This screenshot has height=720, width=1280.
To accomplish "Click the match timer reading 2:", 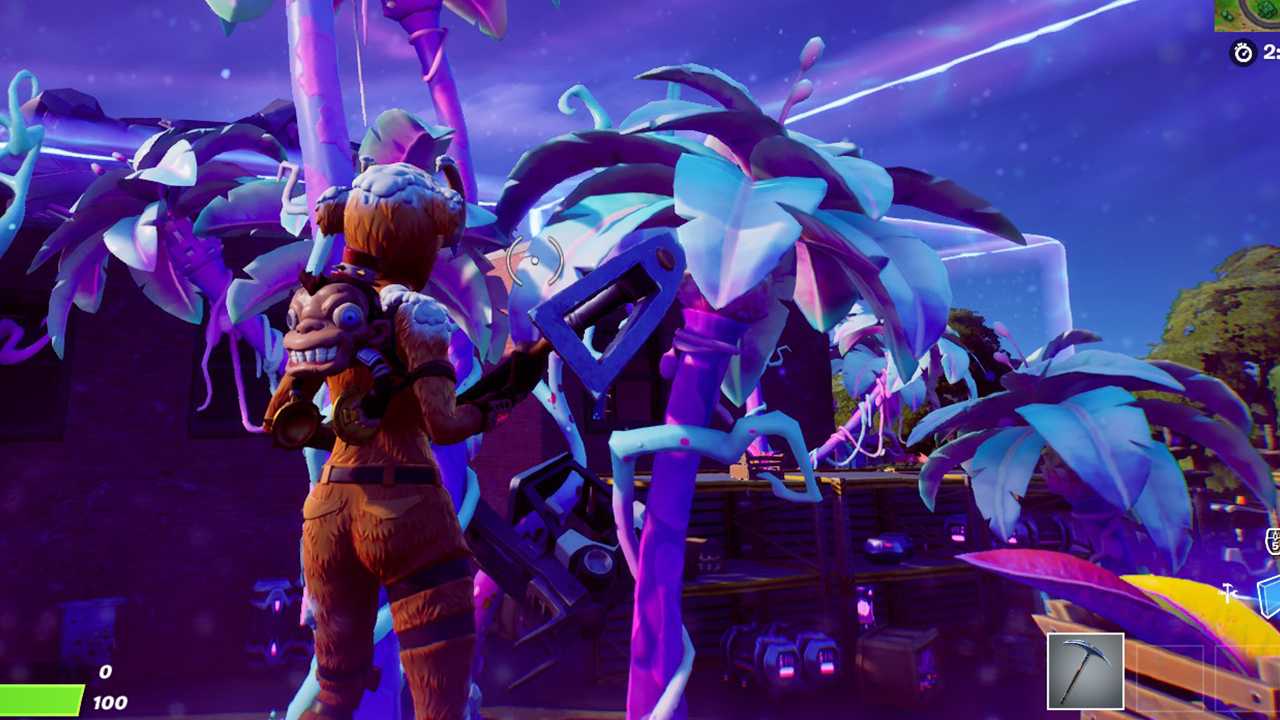I will pos(1273,50).
